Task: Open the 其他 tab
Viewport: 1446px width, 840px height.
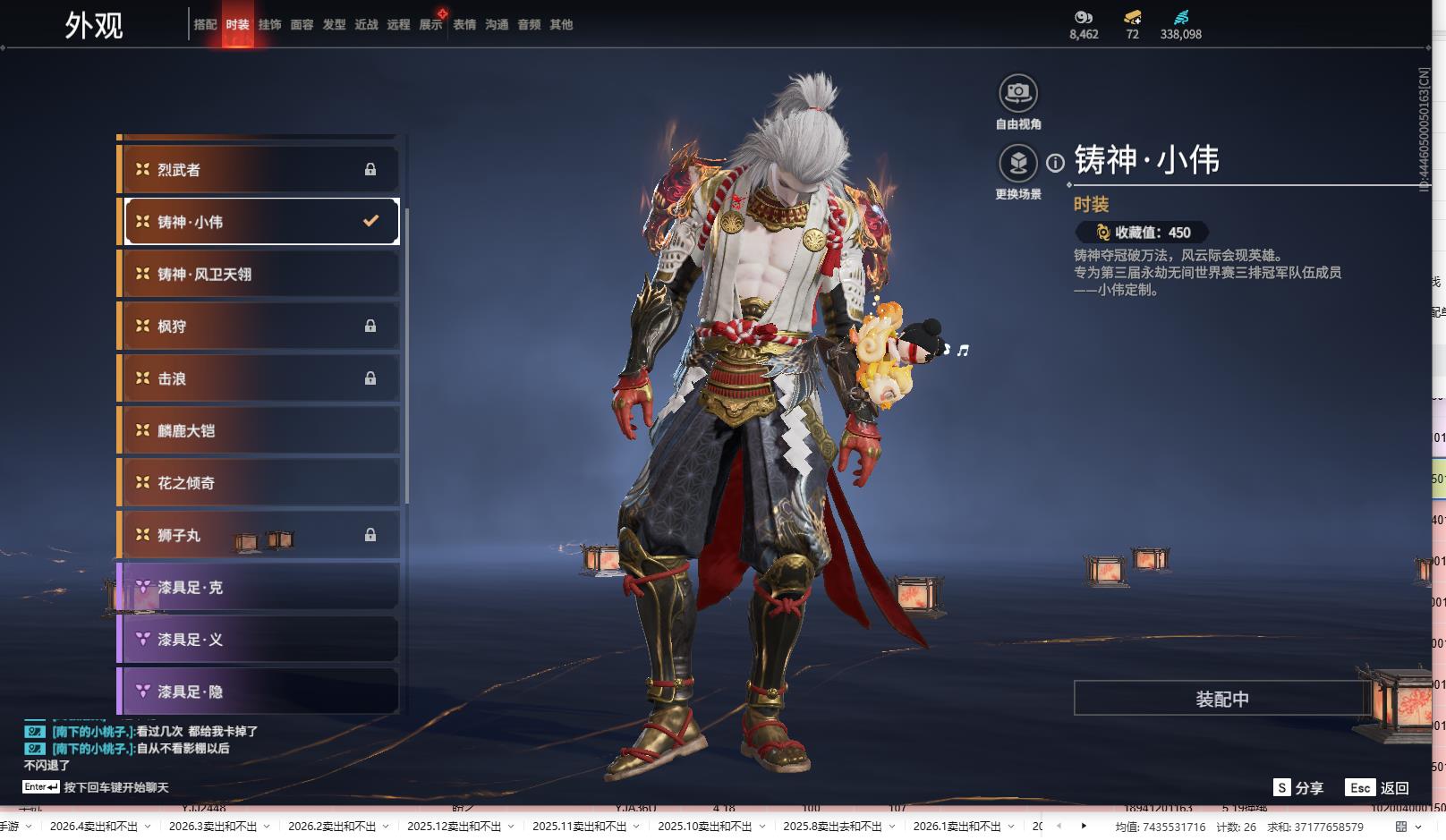Action: pyautogui.click(x=561, y=25)
